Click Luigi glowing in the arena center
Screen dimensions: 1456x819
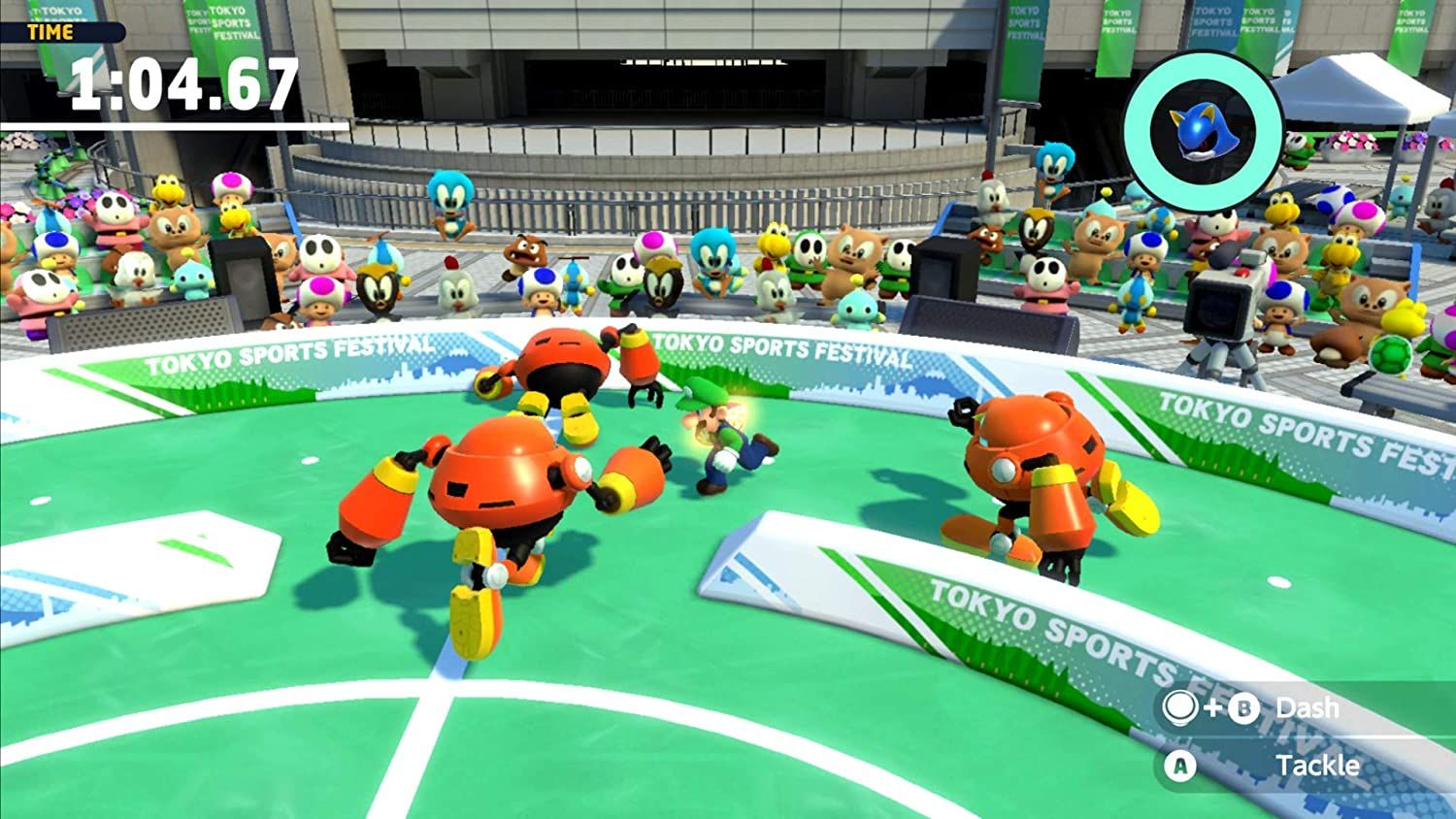723,437
